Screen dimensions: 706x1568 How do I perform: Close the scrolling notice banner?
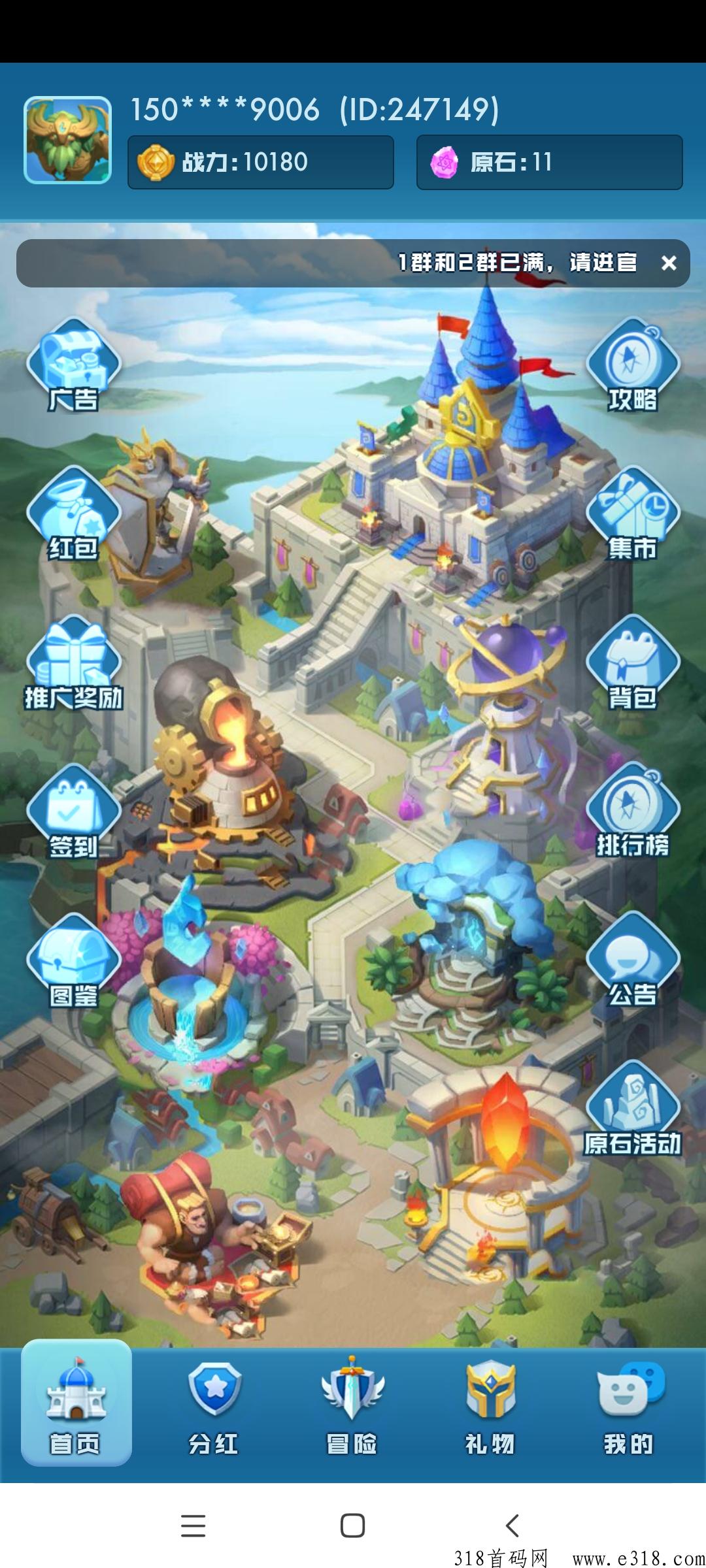pyautogui.click(x=668, y=263)
